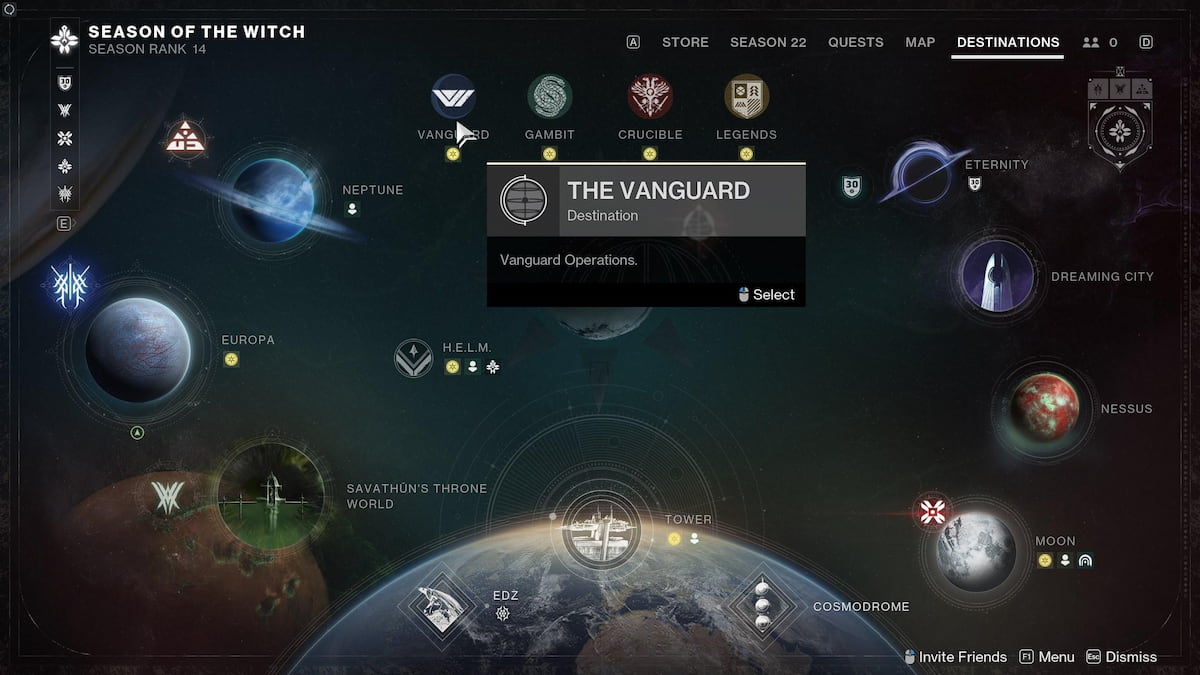Select the Destinations tab

(x=1008, y=42)
